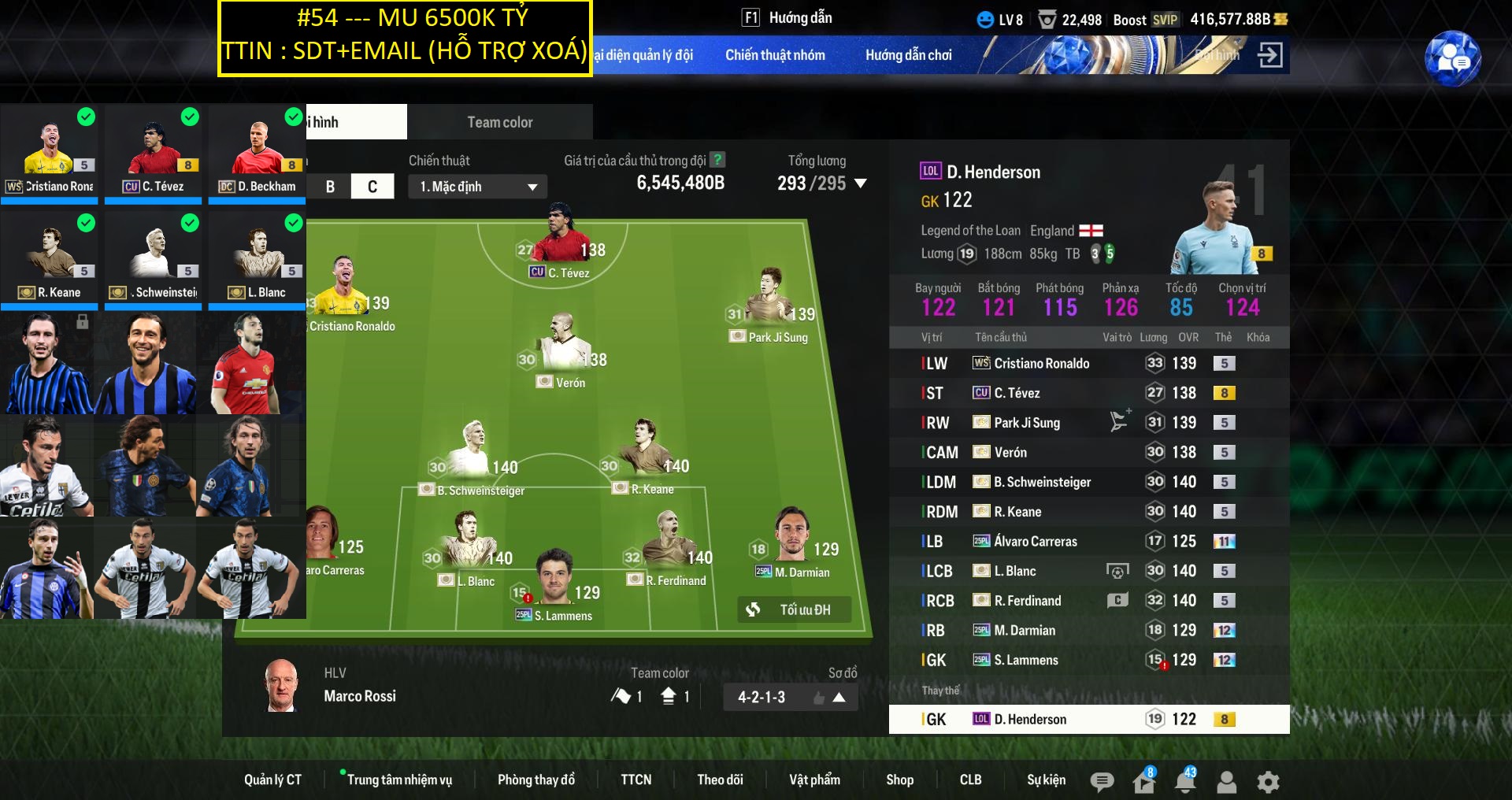Viewport: 1512px width, 800px height.
Task: Open the Chiến thuật tactics dropdown
Action: [477, 187]
